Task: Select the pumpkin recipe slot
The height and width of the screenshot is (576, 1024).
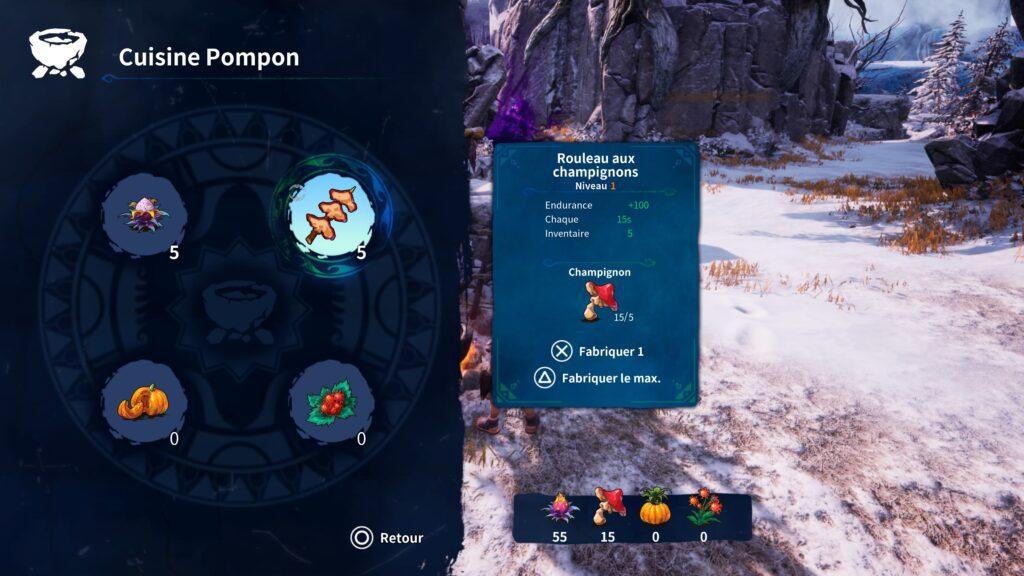Action: pos(144,401)
